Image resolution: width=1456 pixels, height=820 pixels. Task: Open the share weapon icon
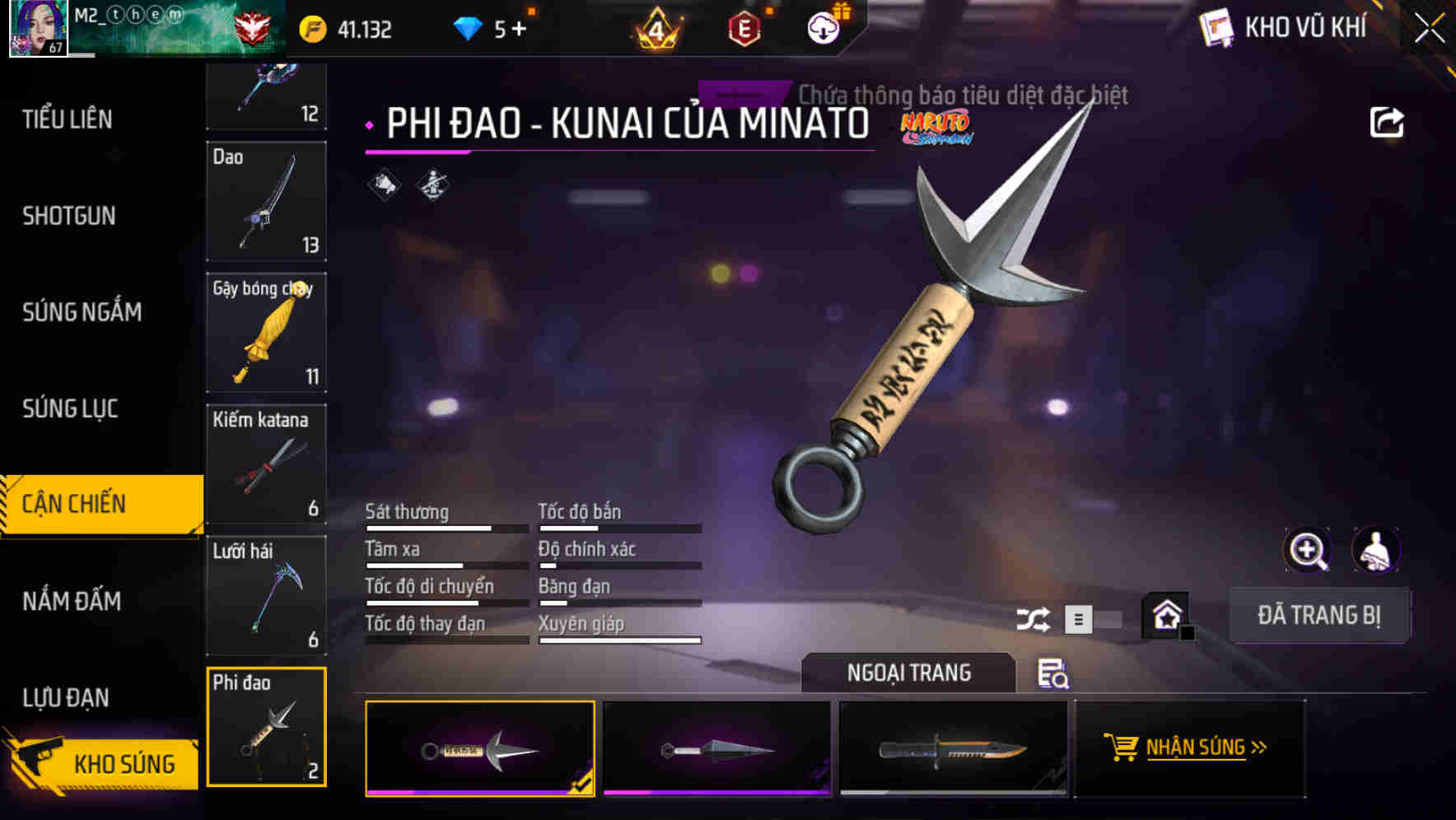tap(1388, 121)
